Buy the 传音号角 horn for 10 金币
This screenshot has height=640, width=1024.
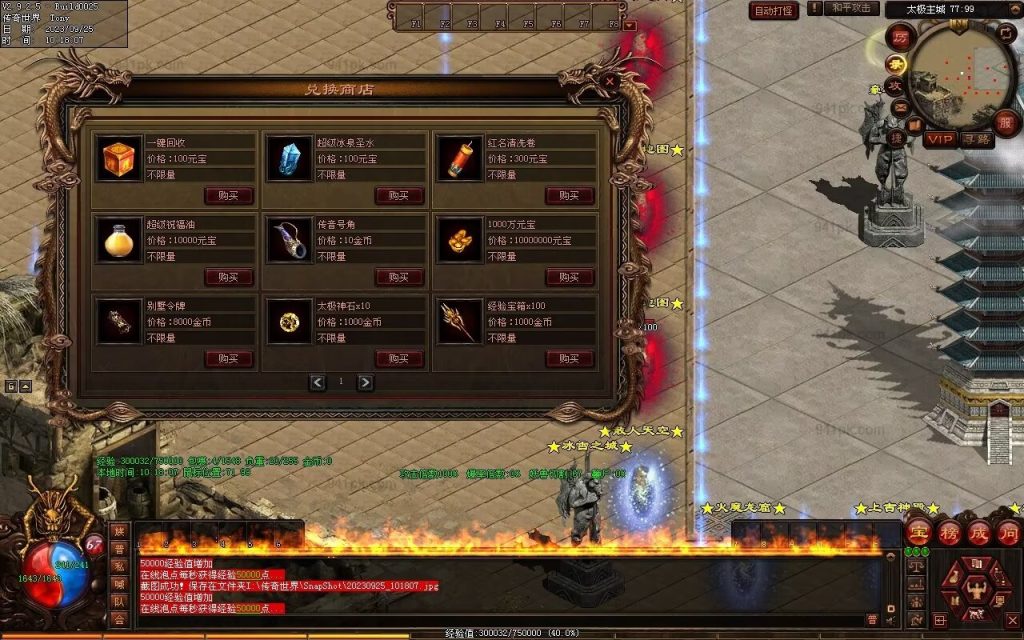[x=399, y=277]
